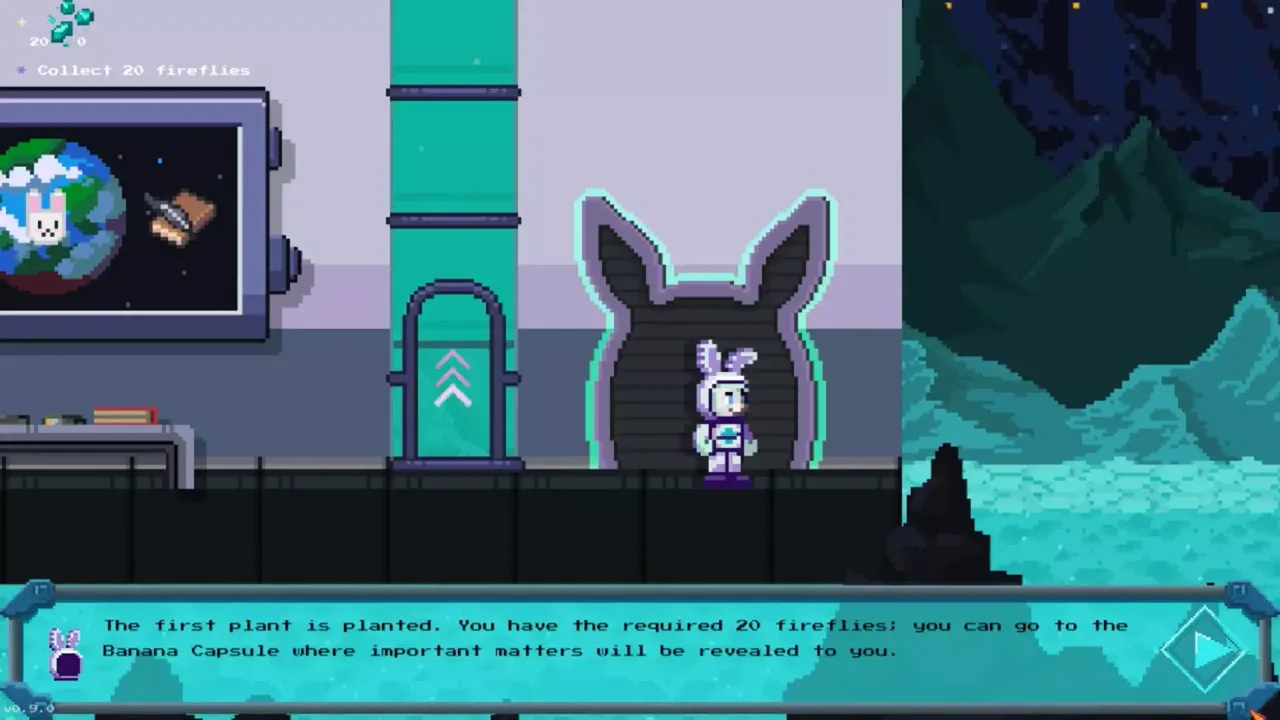Click the rocket ship shown on the monitor
The width and height of the screenshot is (1280, 720).
tap(180, 215)
